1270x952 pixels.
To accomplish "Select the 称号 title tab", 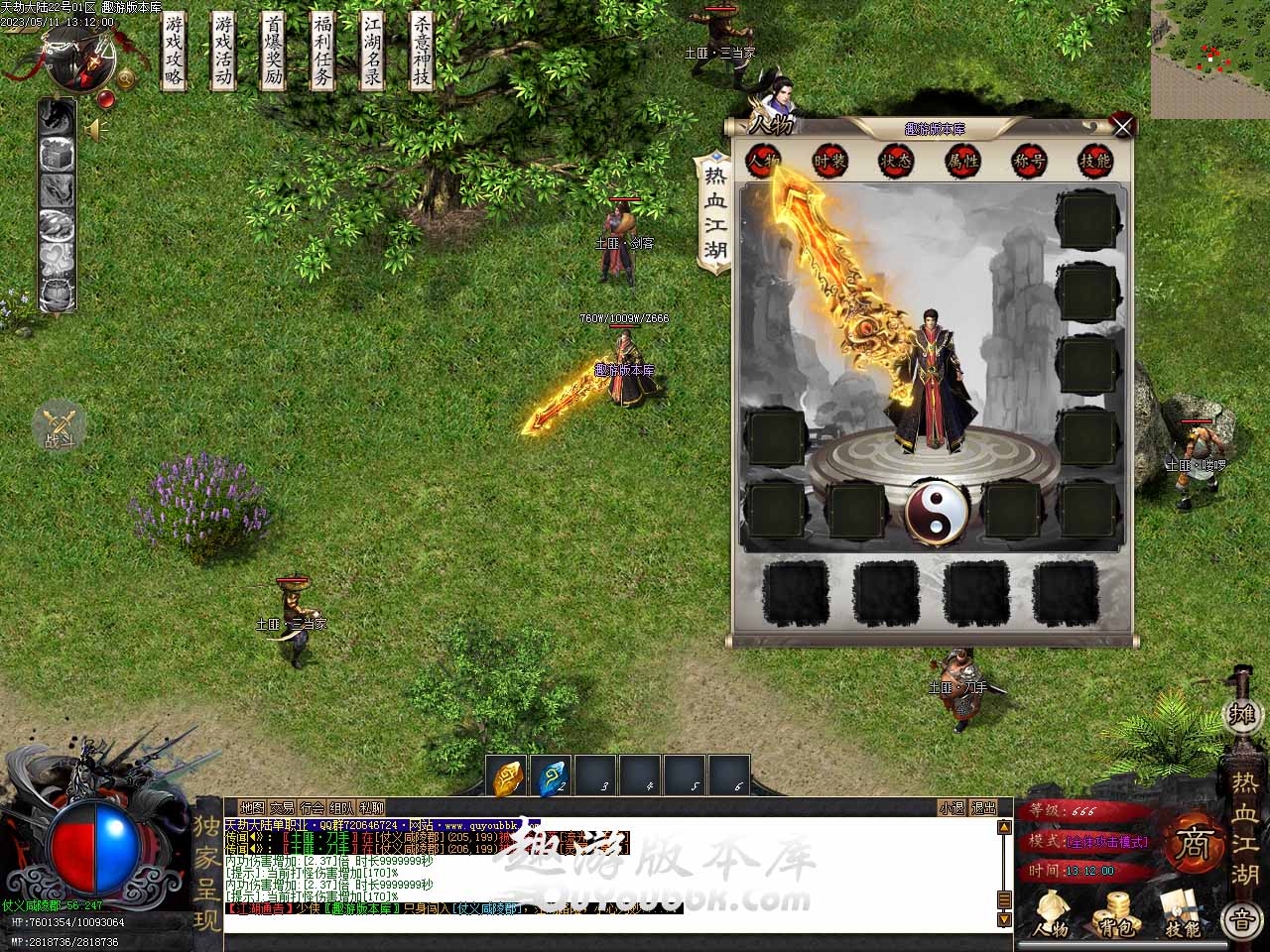I will click(x=1029, y=161).
